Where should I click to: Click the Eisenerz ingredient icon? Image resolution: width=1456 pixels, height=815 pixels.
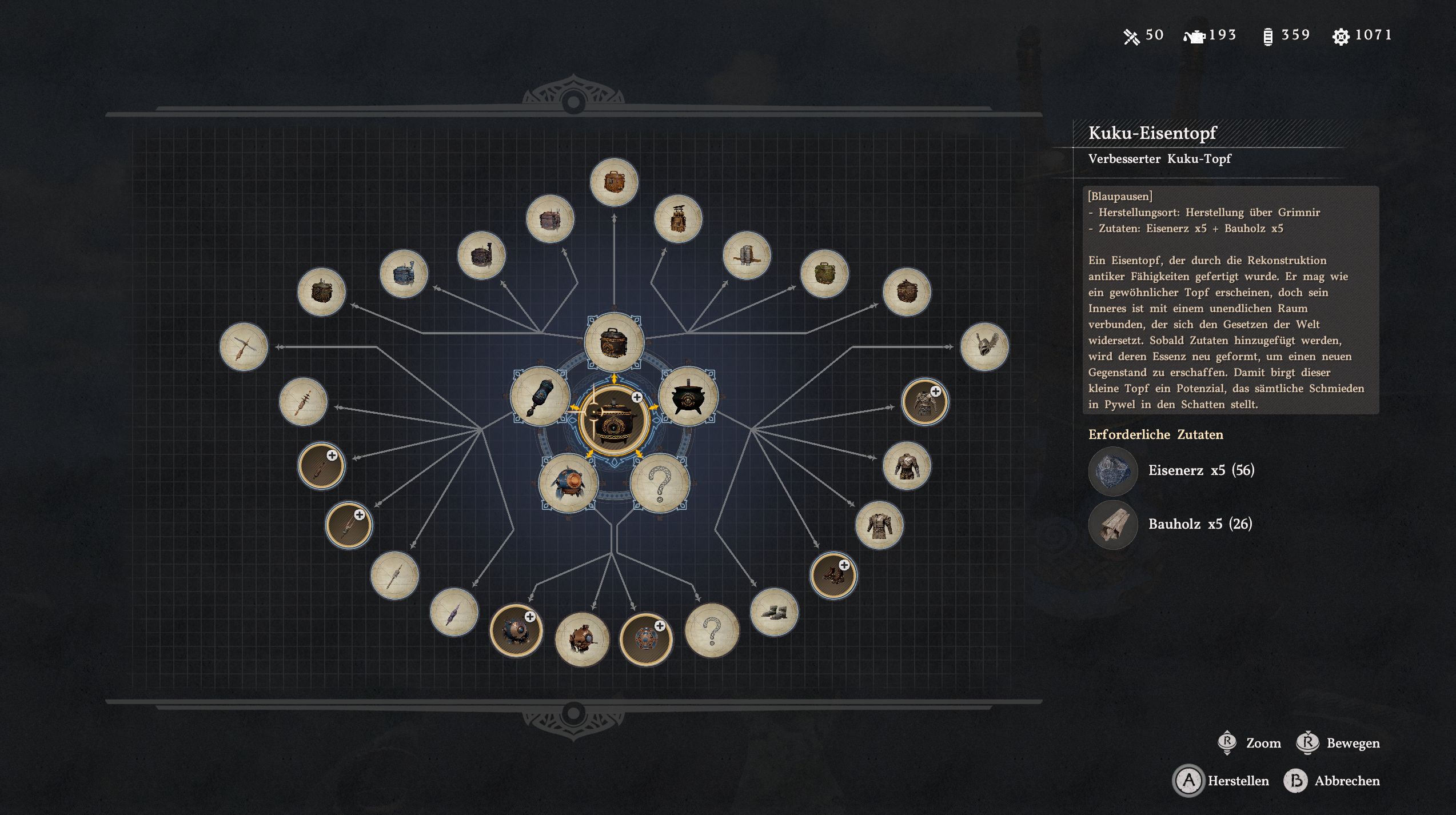1112,471
